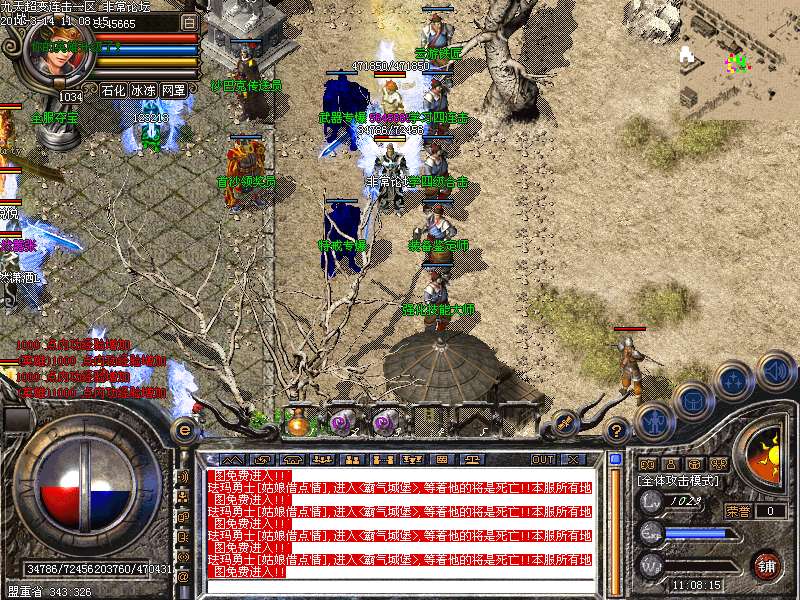The width and height of the screenshot is (800, 600).
Task: Open the help question mark button
Action: click(x=617, y=430)
